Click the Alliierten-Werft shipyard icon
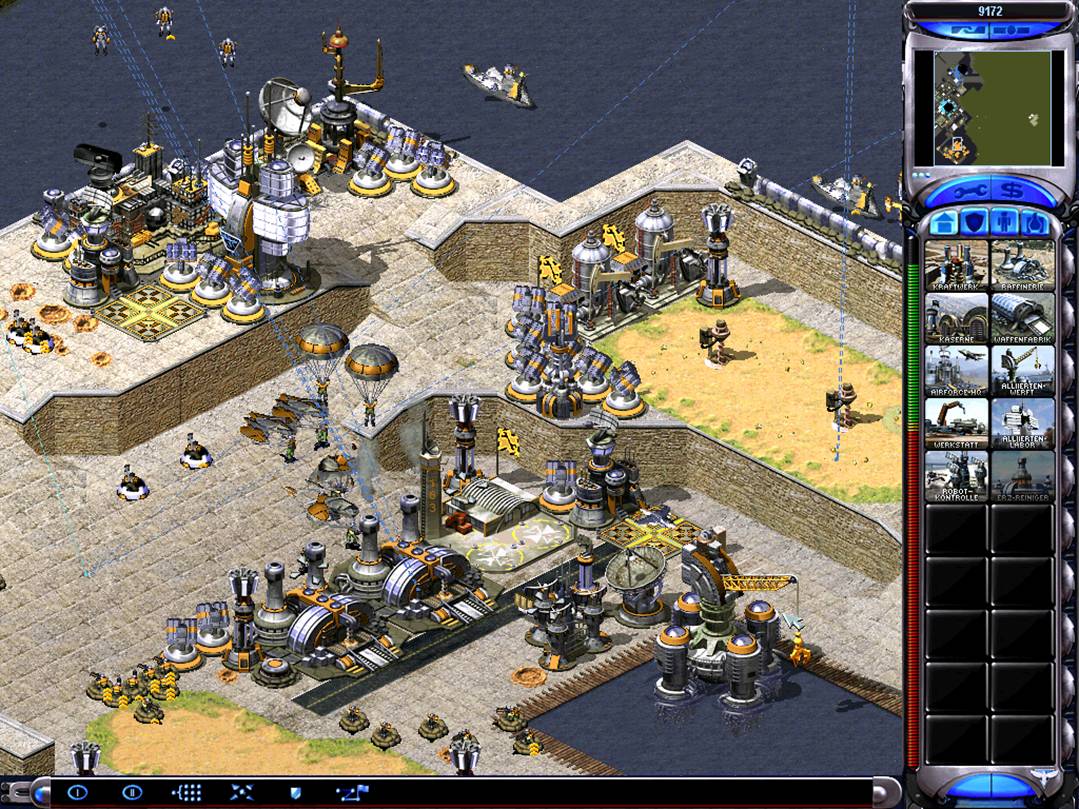 pyautogui.click(x=1022, y=371)
